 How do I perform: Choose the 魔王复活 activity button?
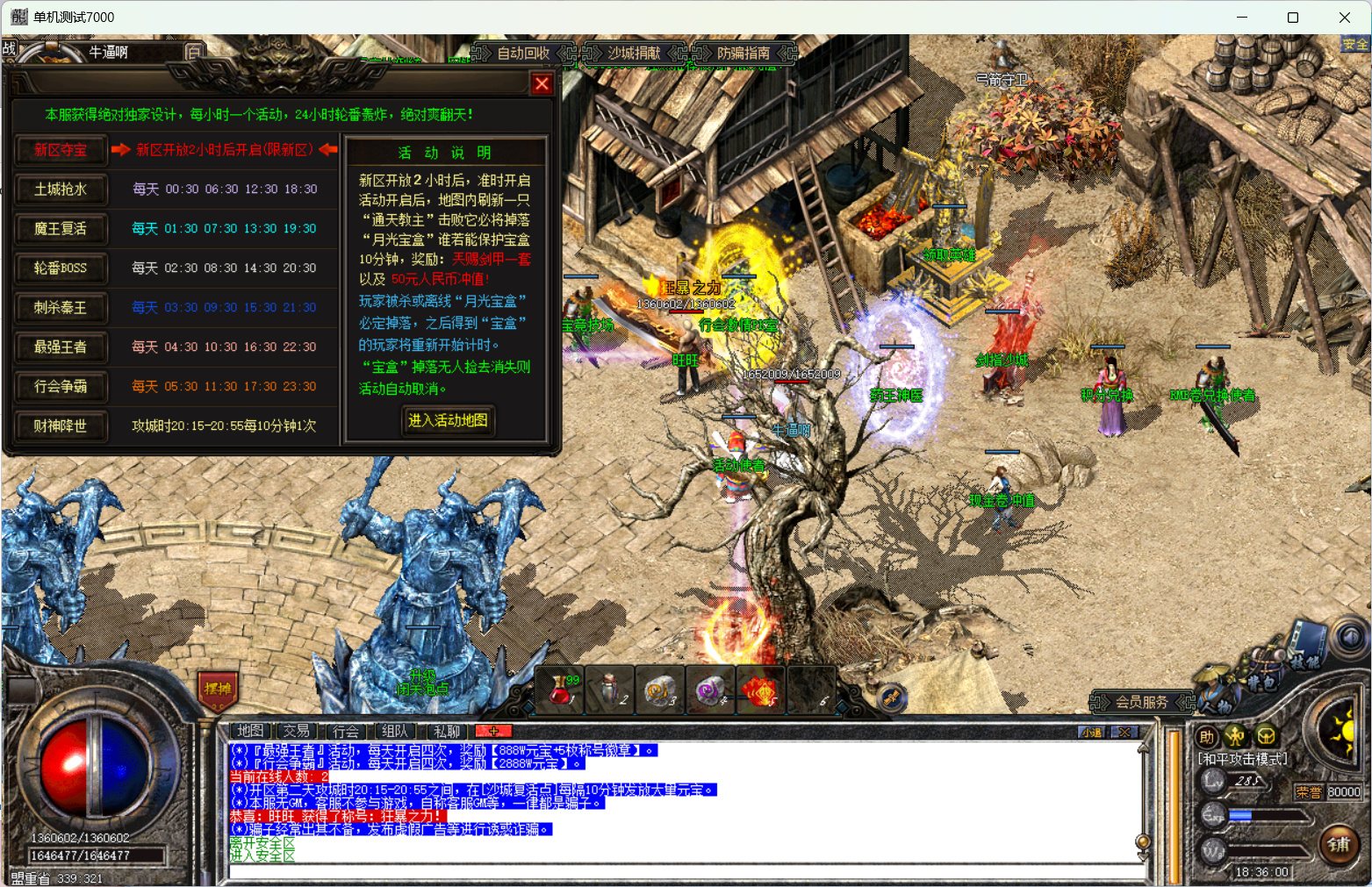(61, 229)
